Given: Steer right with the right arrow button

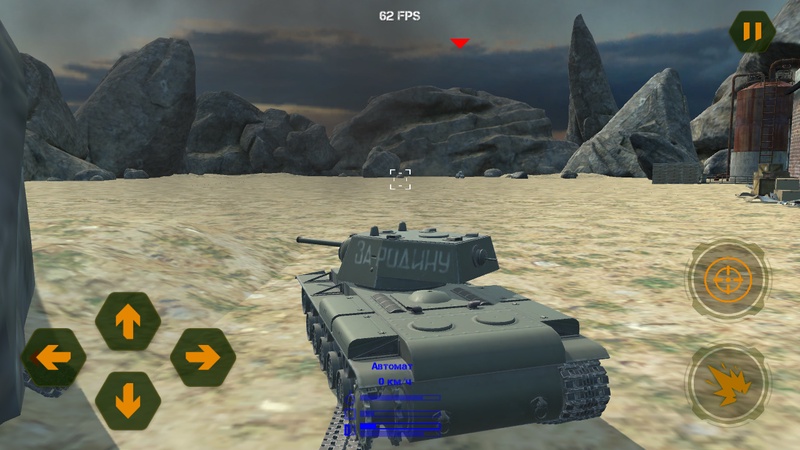Looking at the screenshot, I should [202, 357].
